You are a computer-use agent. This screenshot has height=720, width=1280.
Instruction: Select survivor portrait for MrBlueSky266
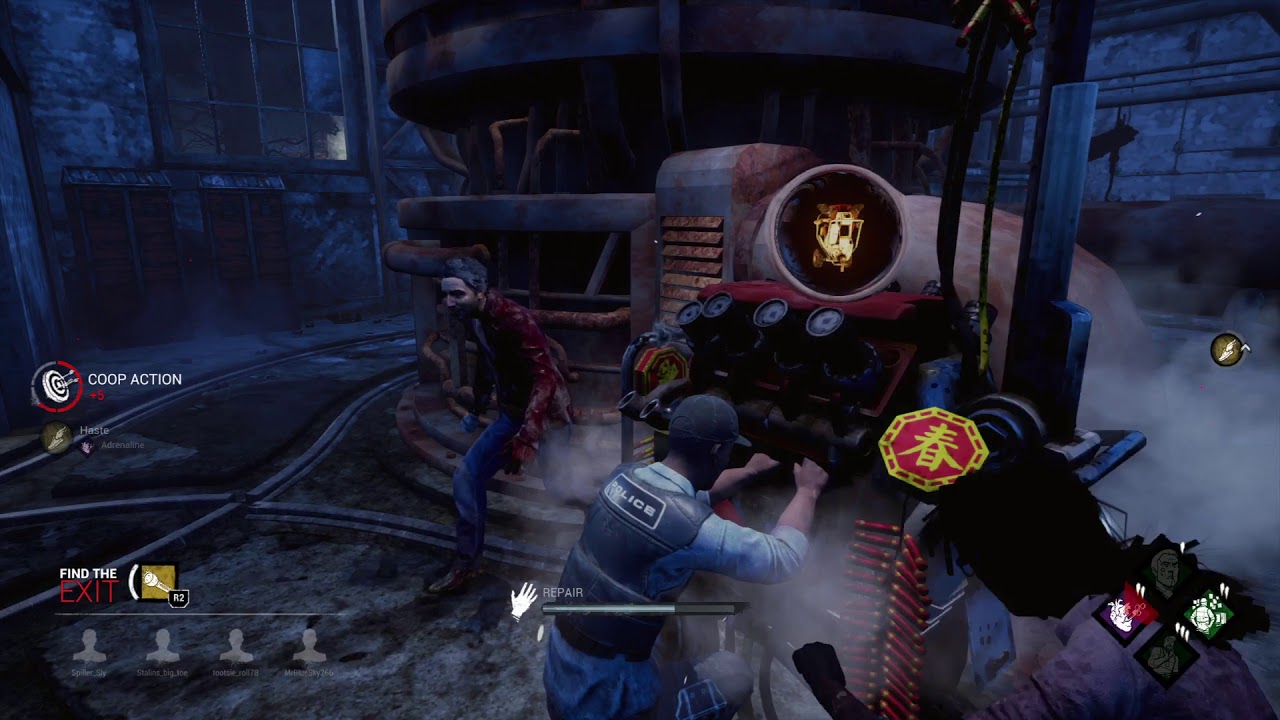(x=309, y=648)
